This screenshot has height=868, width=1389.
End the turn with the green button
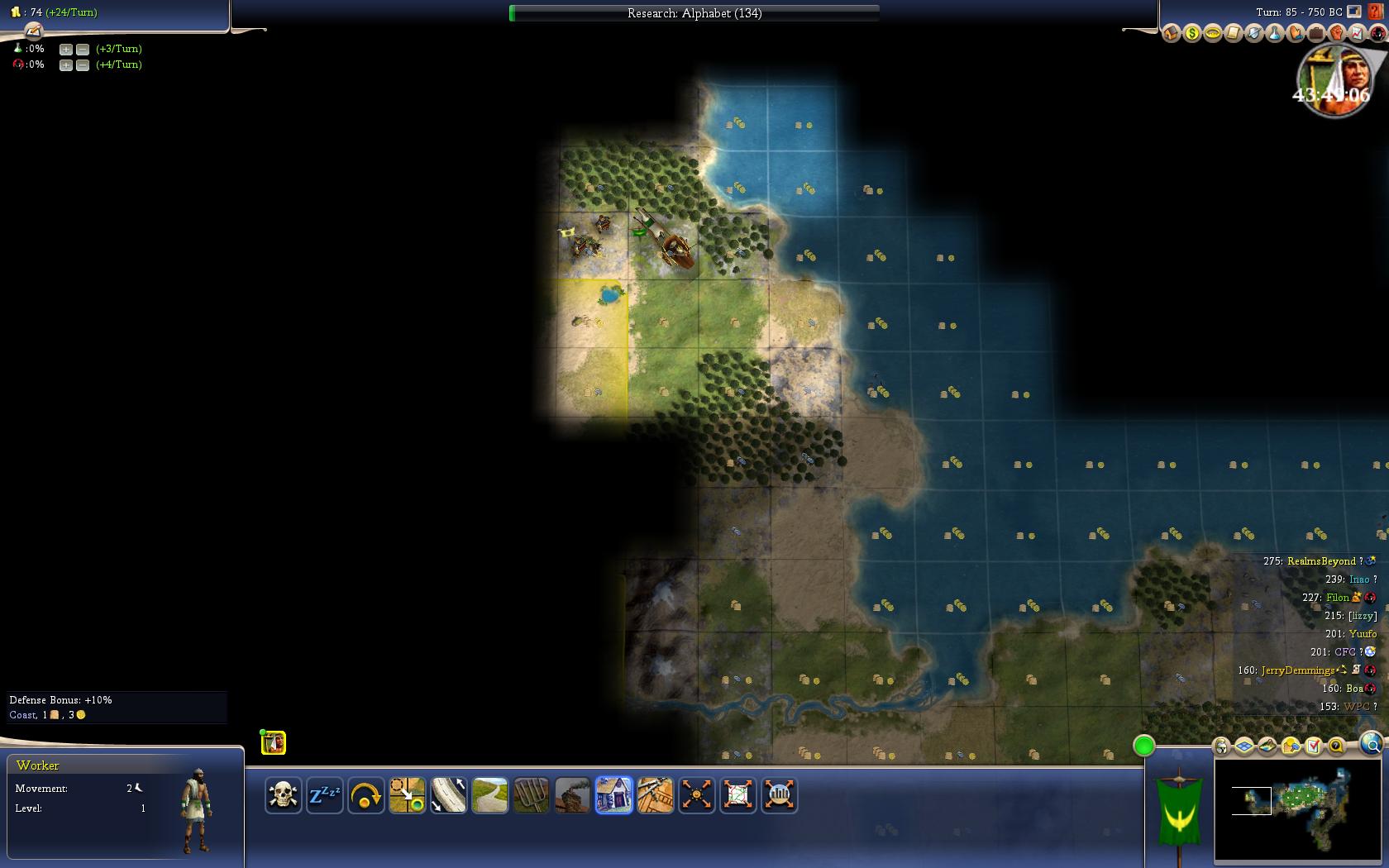tap(1143, 746)
